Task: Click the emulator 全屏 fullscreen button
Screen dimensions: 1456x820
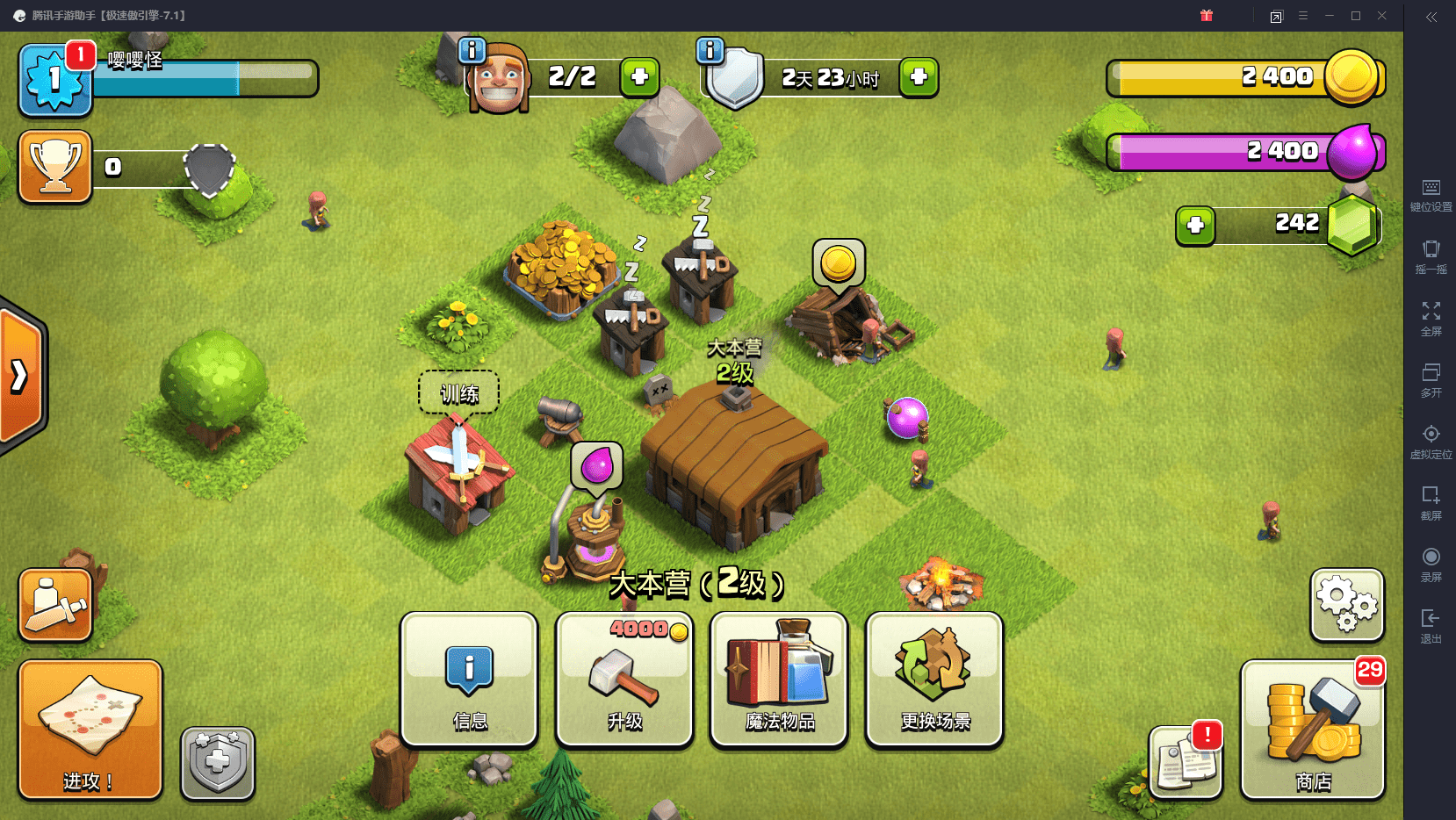Action: click(x=1431, y=318)
